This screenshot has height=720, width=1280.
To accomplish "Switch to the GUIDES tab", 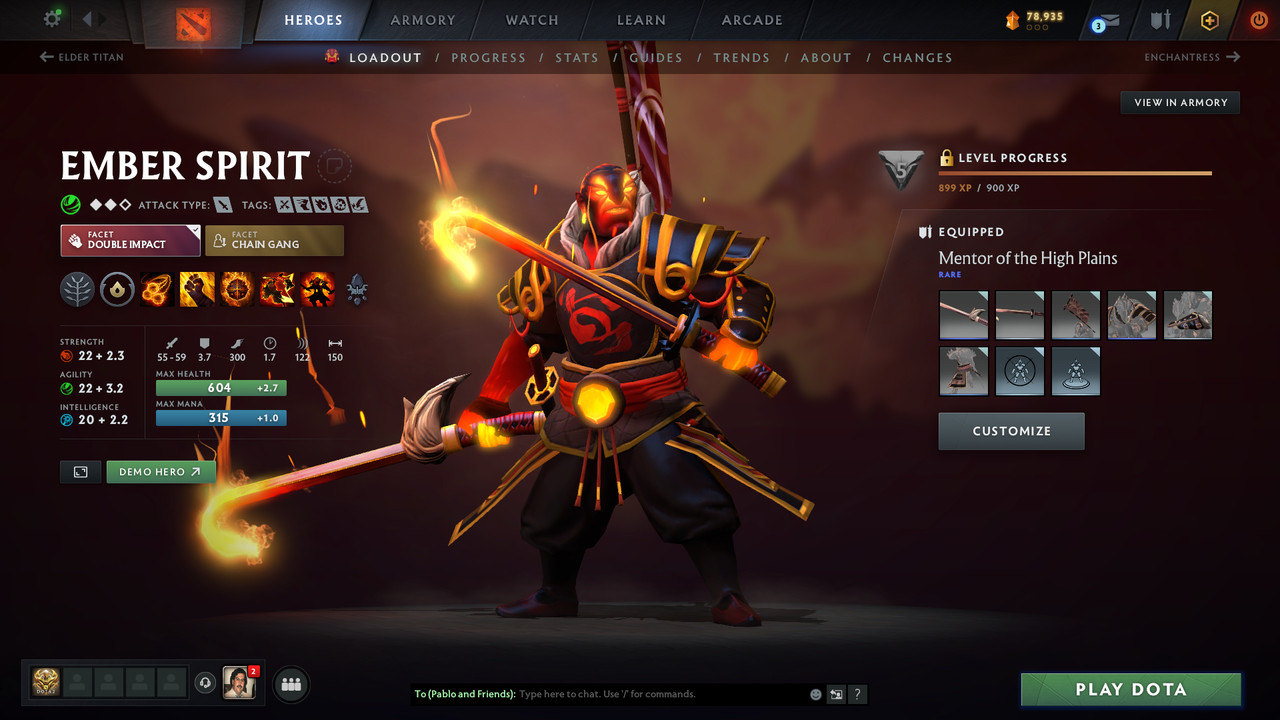I will [656, 57].
